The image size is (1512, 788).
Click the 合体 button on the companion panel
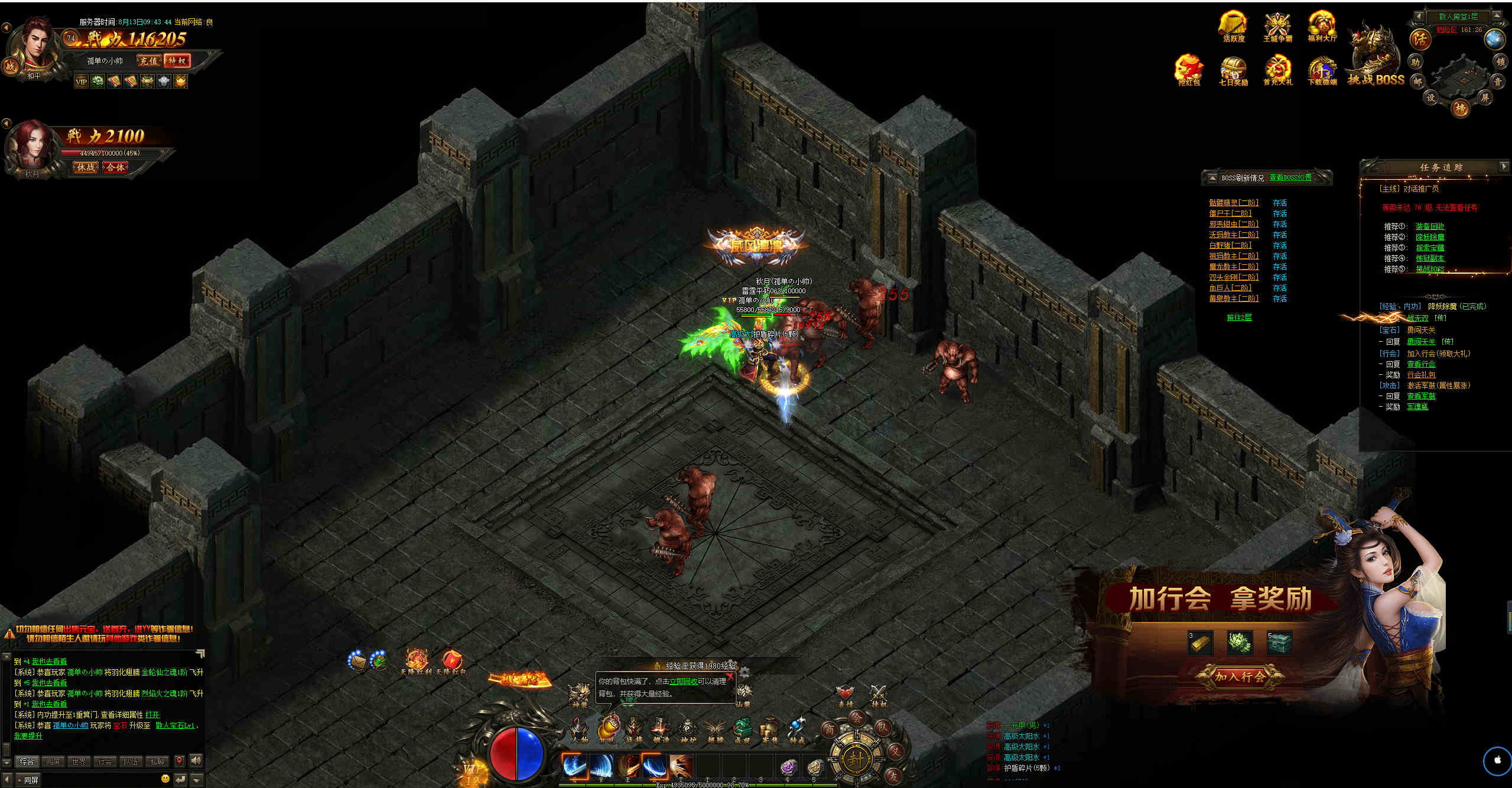click(115, 168)
